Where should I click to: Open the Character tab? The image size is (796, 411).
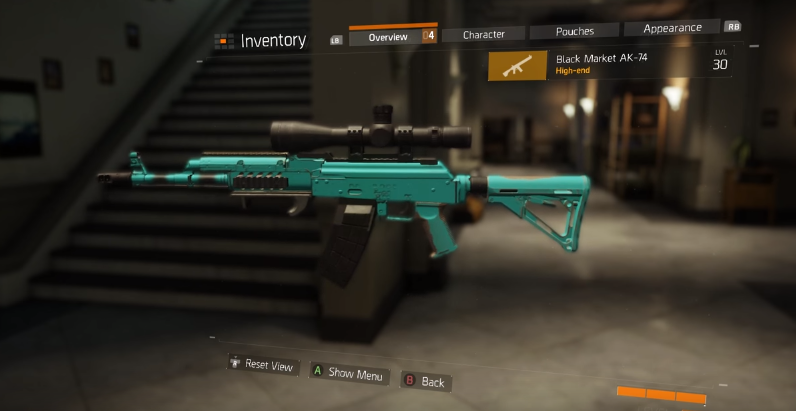click(x=483, y=34)
